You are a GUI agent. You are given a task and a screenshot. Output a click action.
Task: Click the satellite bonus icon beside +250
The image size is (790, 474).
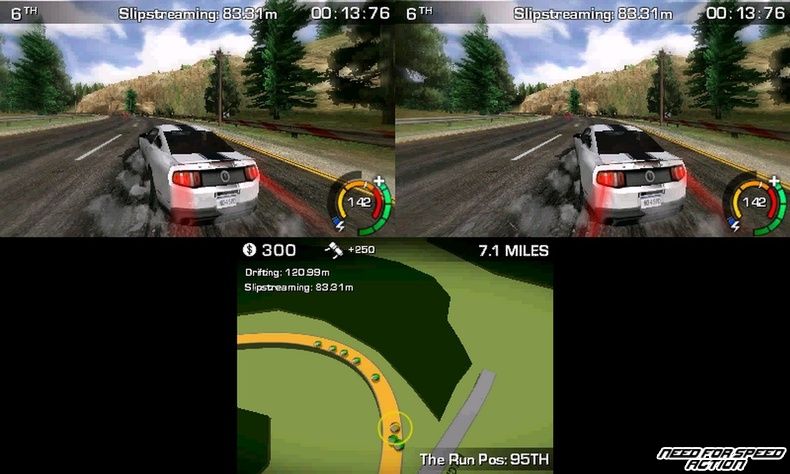coord(334,249)
